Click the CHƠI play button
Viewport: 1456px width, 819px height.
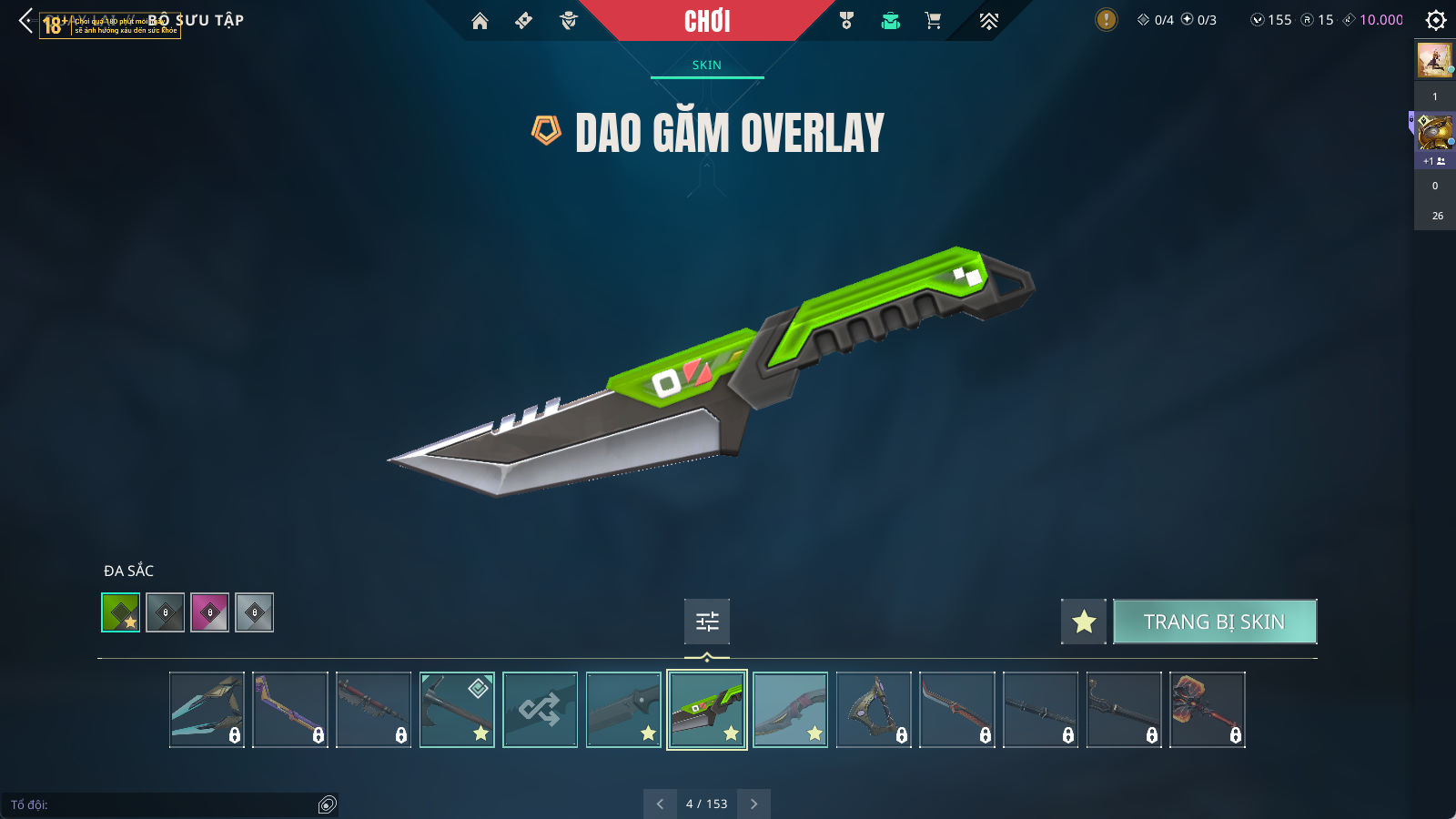(x=707, y=21)
